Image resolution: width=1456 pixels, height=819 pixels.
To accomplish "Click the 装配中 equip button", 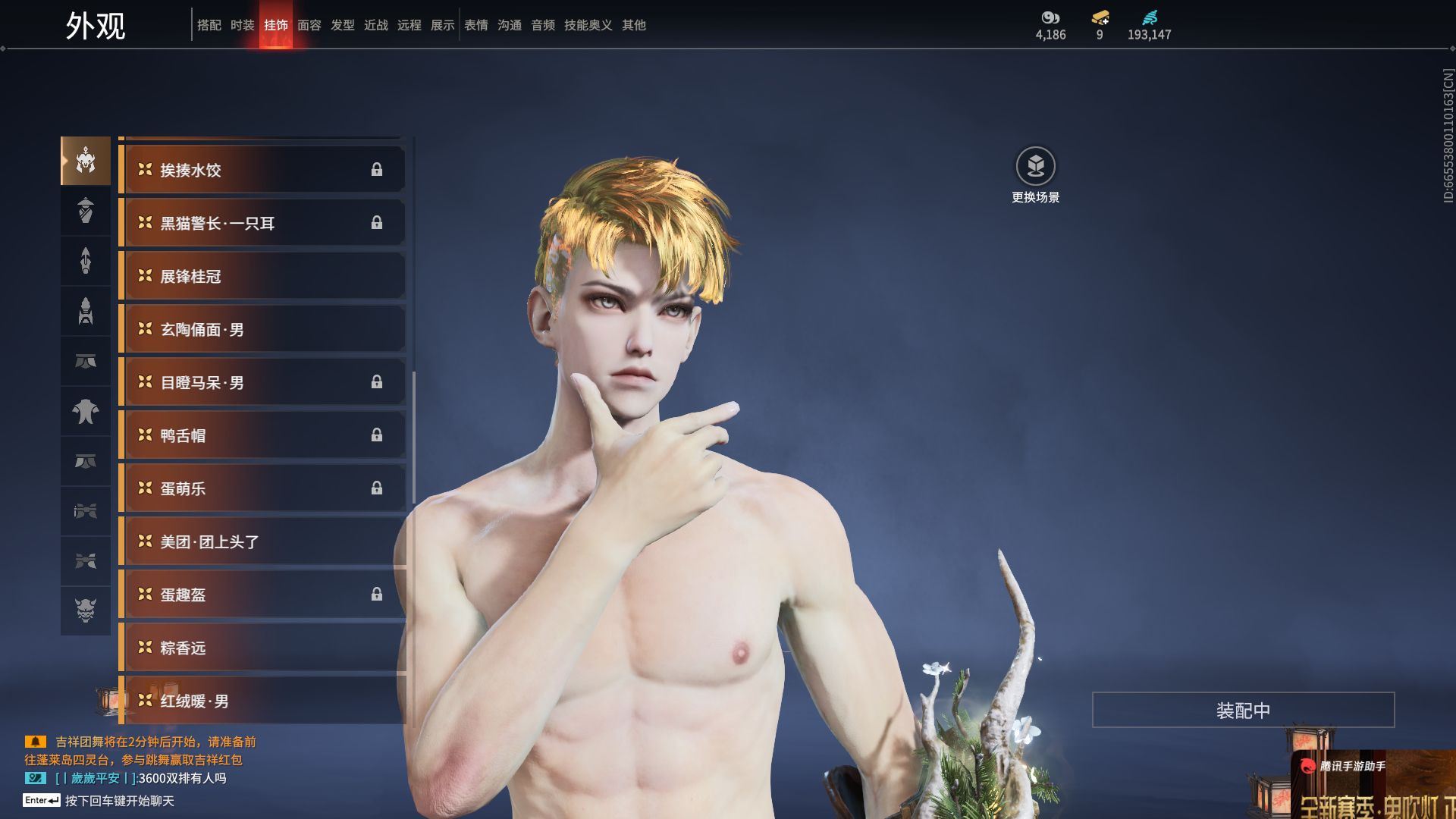I will pyautogui.click(x=1243, y=710).
